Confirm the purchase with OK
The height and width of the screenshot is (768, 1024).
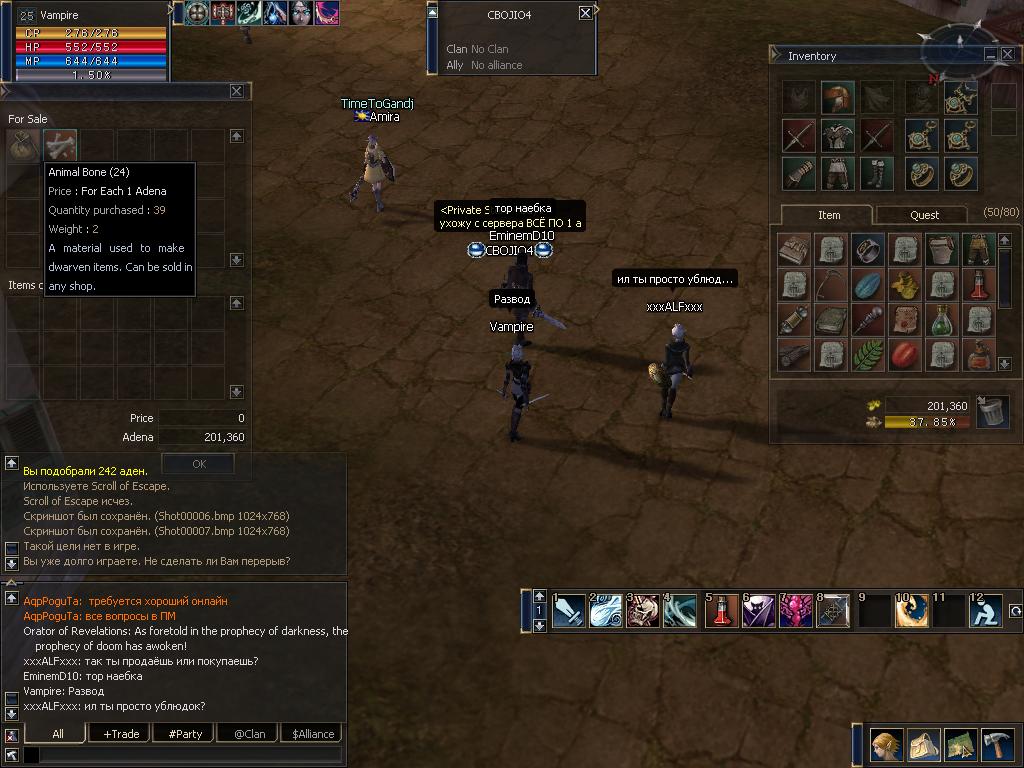[x=198, y=464]
